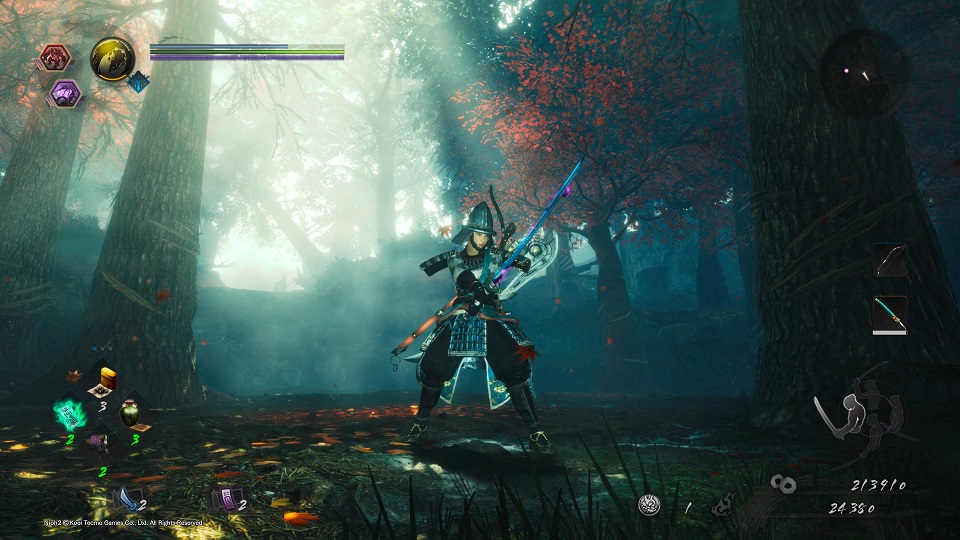960x540 pixels.
Task: Select the red yokai soul core icon
Action: click(x=53, y=58)
